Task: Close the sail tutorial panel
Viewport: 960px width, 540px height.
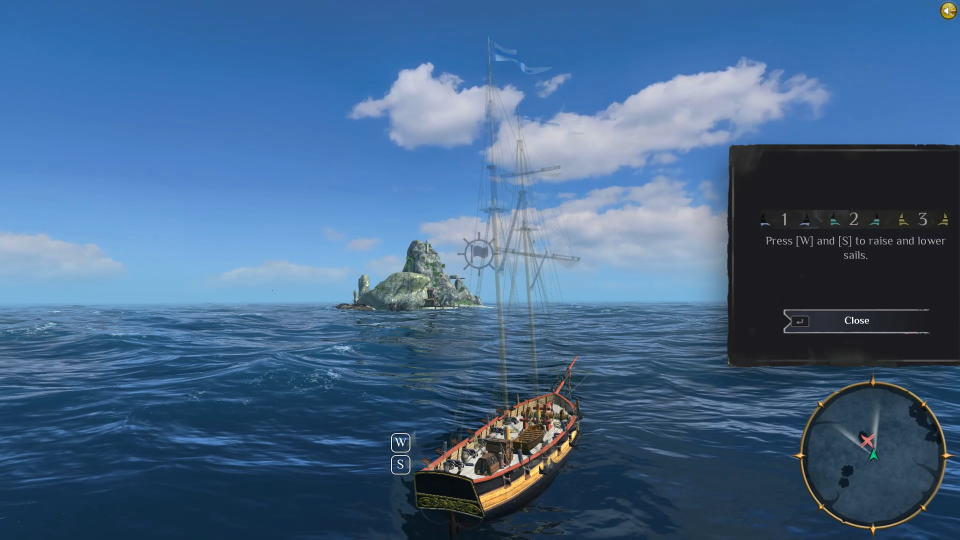Action: [856, 321]
